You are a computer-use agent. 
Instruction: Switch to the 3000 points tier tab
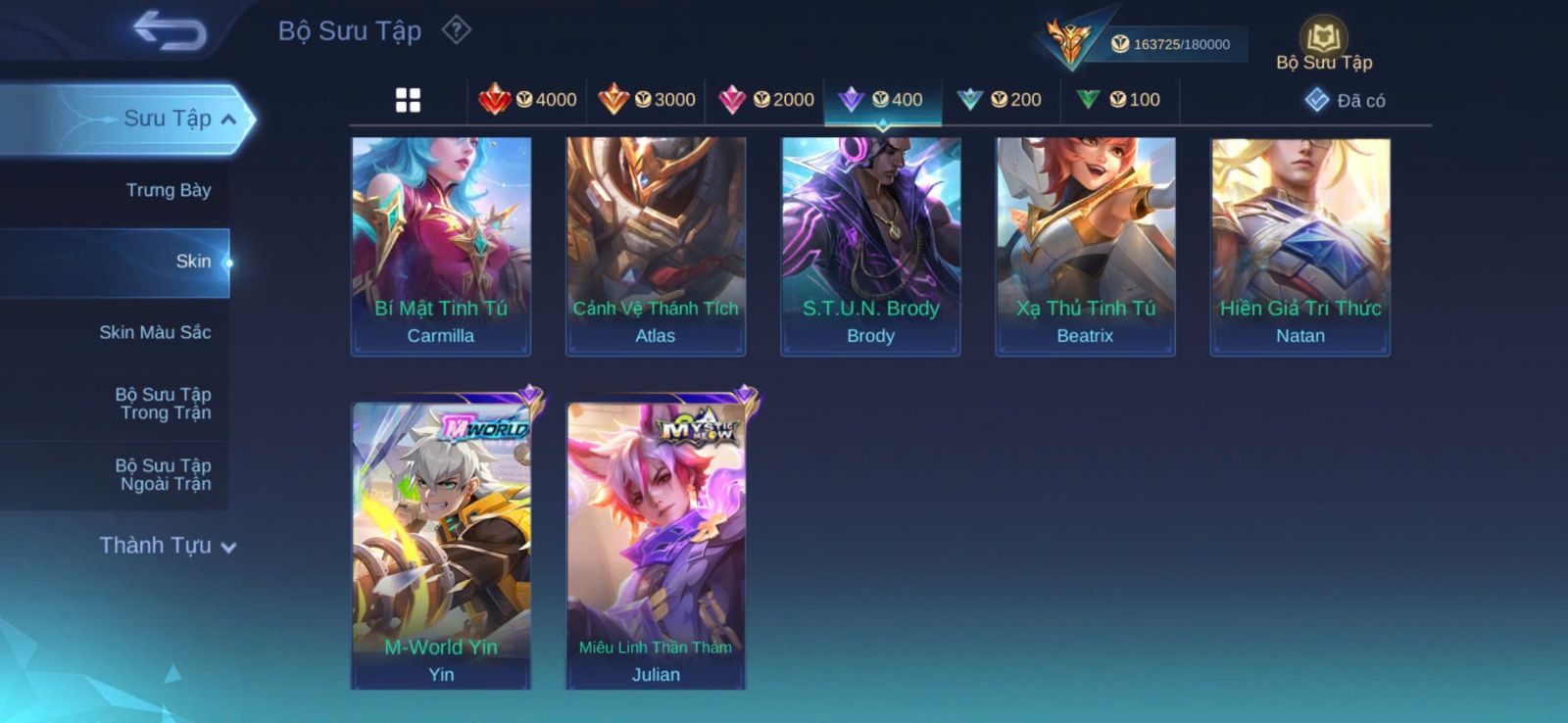[647, 100]
